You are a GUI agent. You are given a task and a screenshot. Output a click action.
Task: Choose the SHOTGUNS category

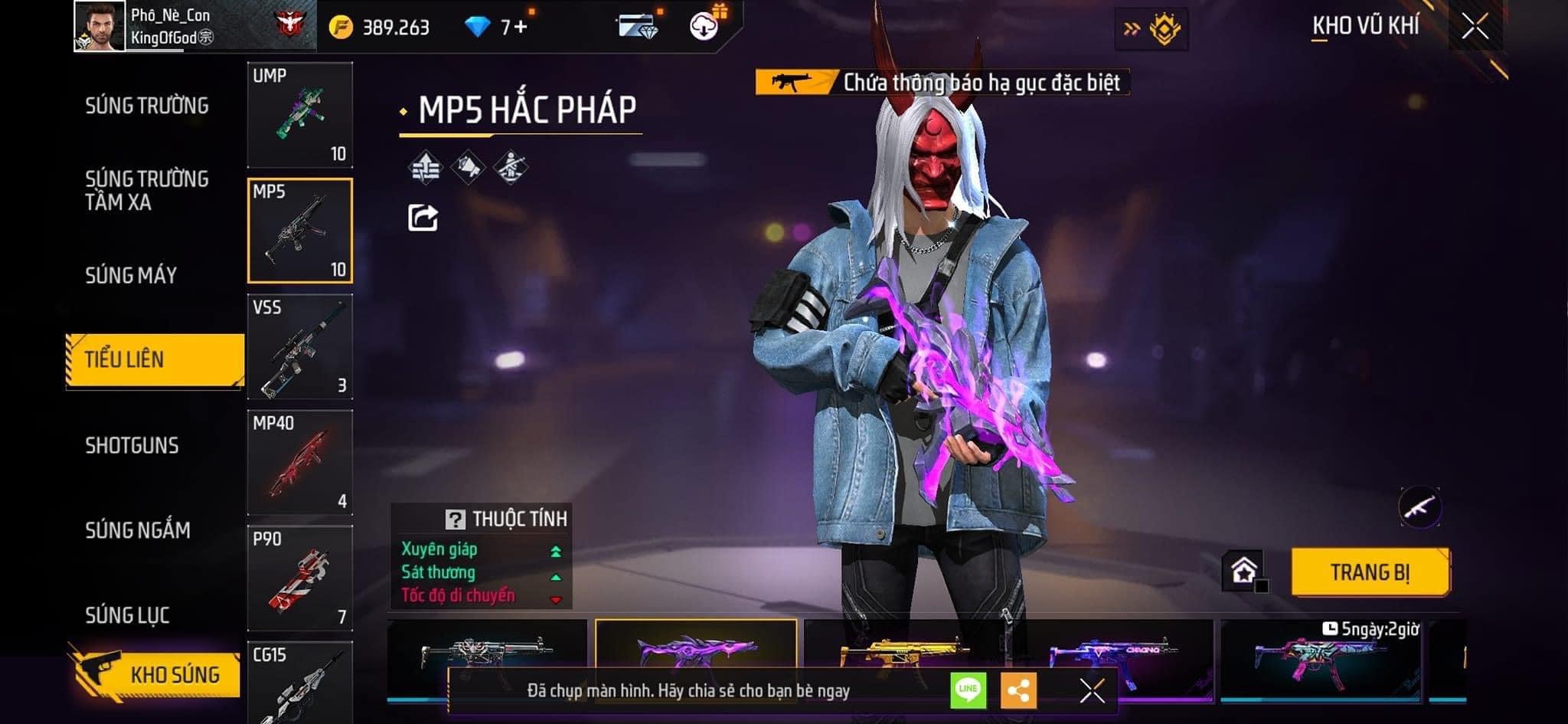[132, 445]
